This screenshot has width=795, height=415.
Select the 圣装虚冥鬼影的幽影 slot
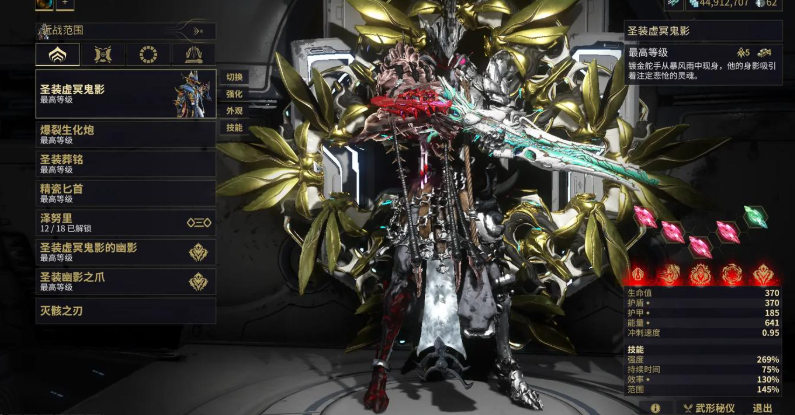point(125,251)
